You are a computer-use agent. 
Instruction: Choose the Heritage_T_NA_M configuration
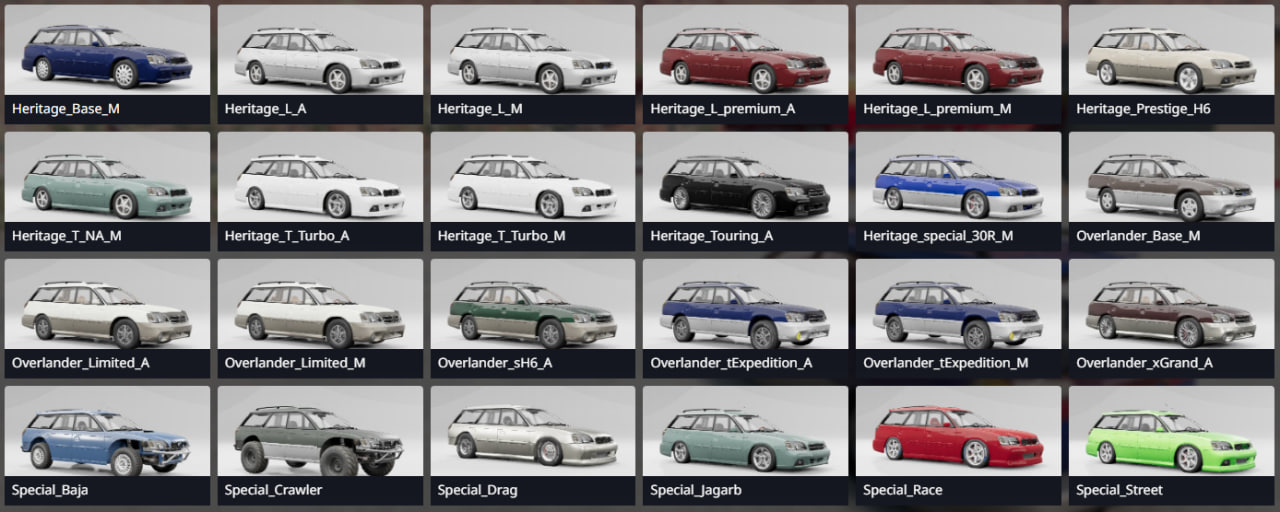[x=107, y=187]
